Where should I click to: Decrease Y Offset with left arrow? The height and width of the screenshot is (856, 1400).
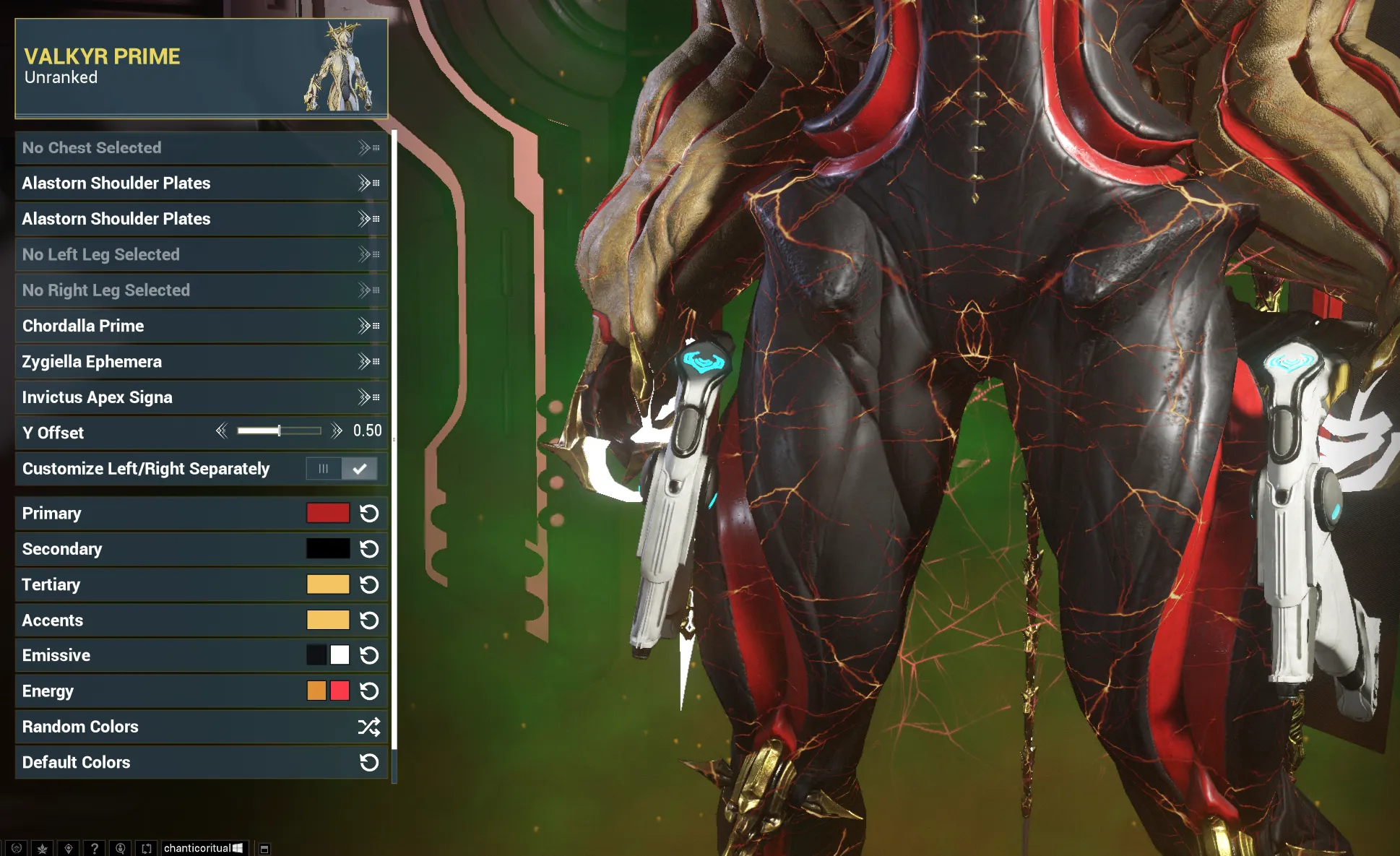(x=222, y=431)
